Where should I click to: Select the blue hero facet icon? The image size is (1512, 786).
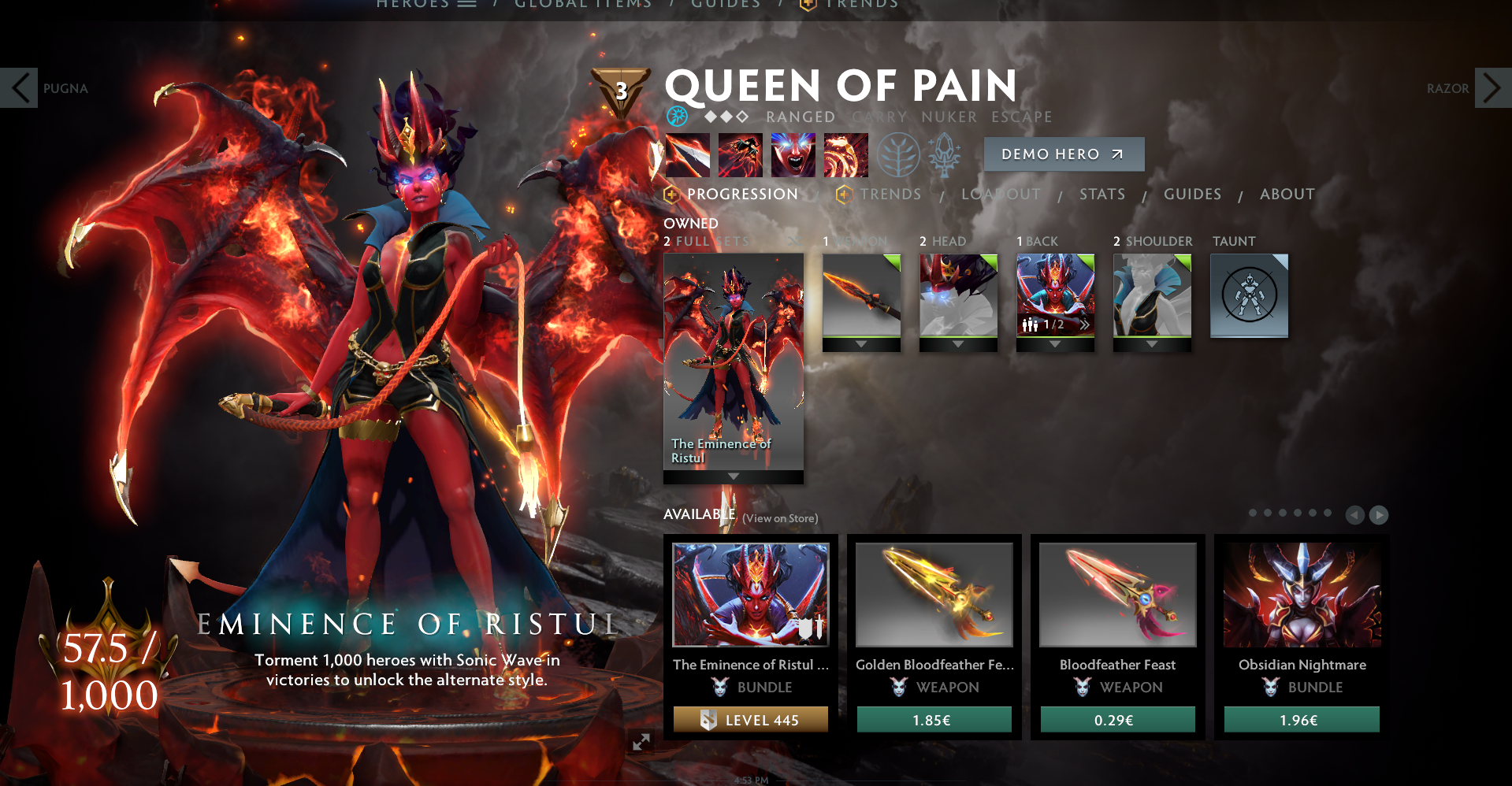pyautogui.click(x=676, y=117)
